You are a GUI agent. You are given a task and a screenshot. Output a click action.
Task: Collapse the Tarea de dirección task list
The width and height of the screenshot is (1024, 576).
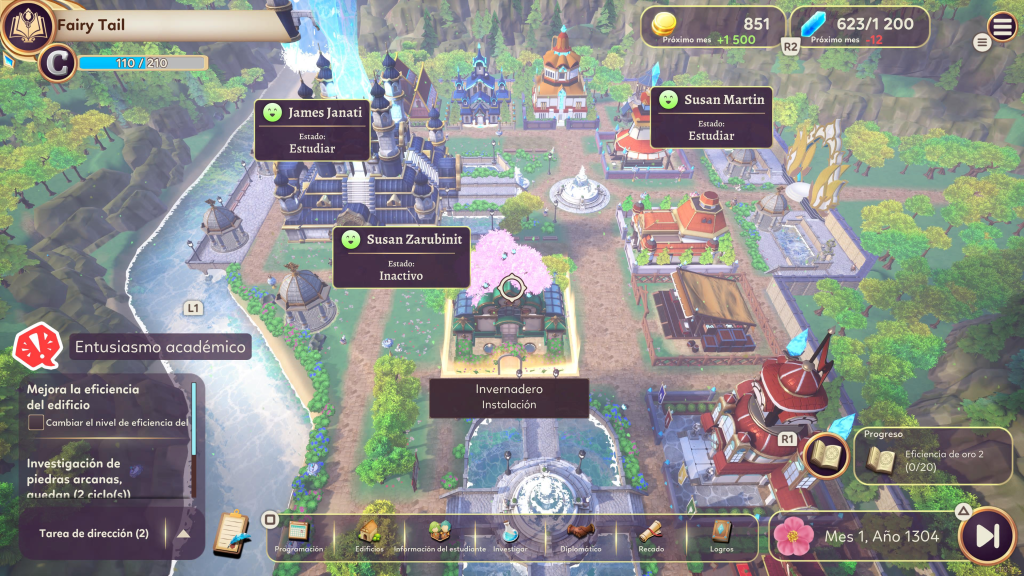coord(183,533)
